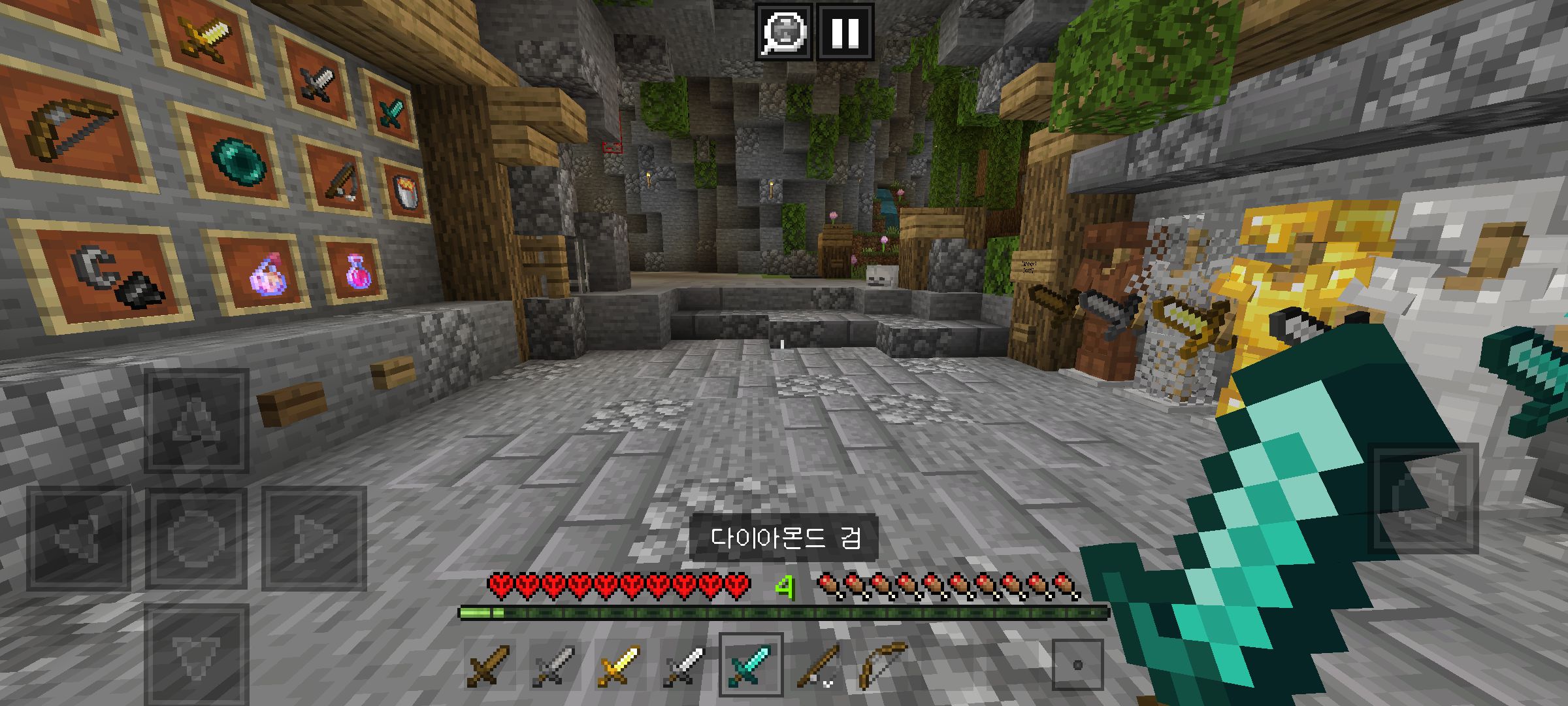Viewport: 1568px width, 706px height.
Task: Select the wooden sword hotbar slot
Action: [x=488, y=665]
